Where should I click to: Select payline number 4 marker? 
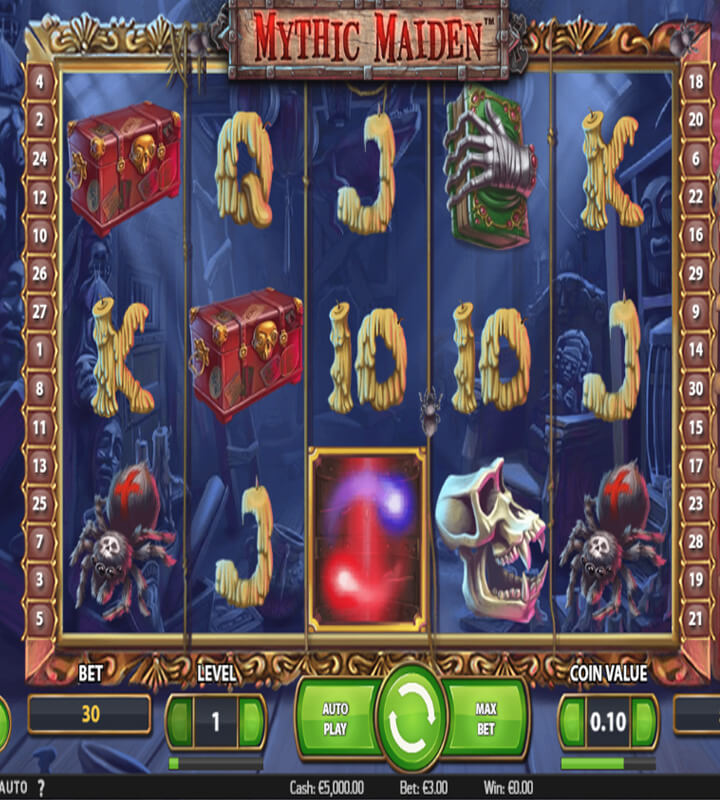(x=40, y=83)
